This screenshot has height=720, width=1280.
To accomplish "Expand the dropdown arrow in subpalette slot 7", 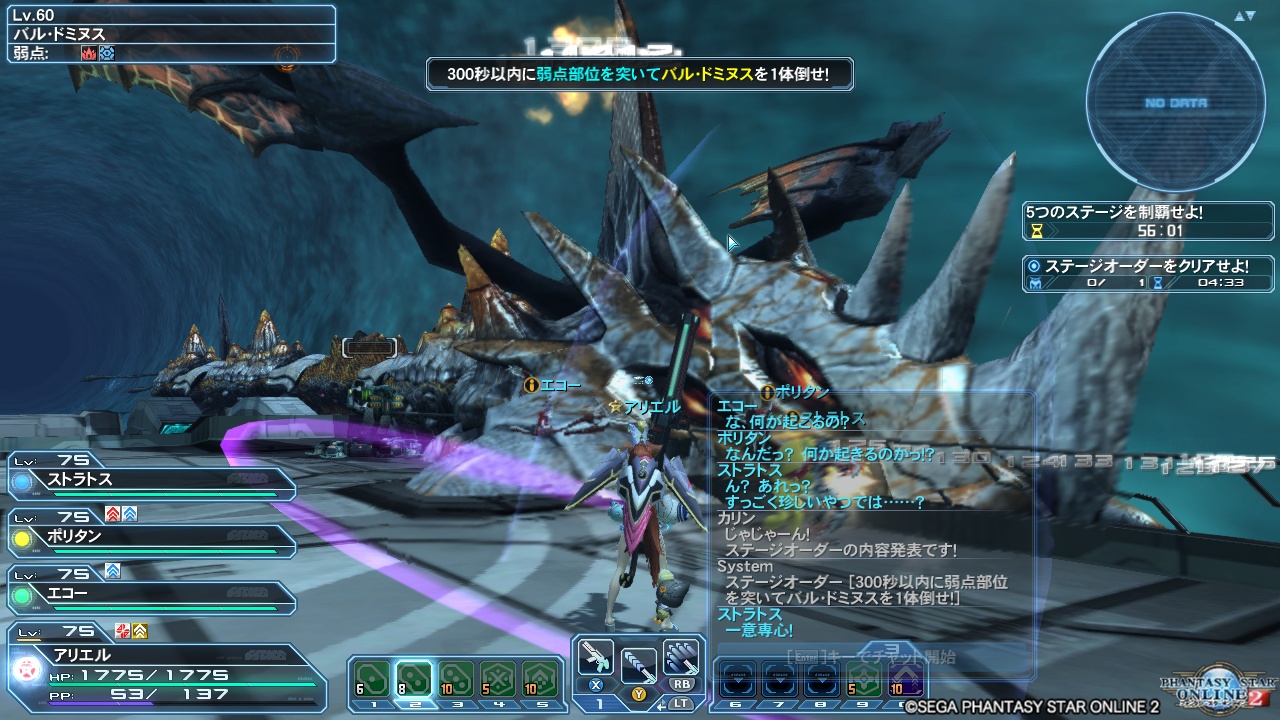I will 781,679.
